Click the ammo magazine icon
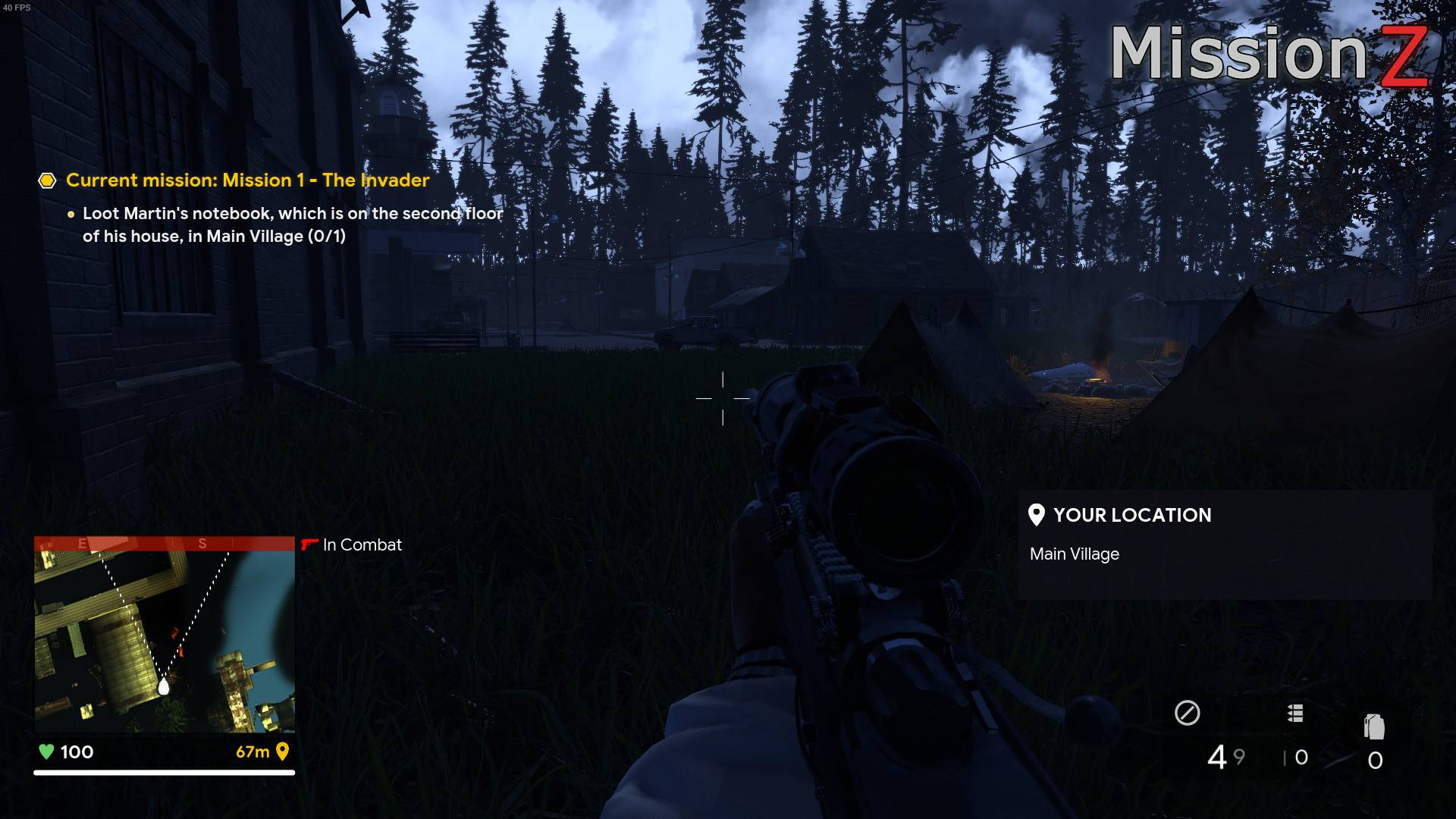 pos(1295,713)
